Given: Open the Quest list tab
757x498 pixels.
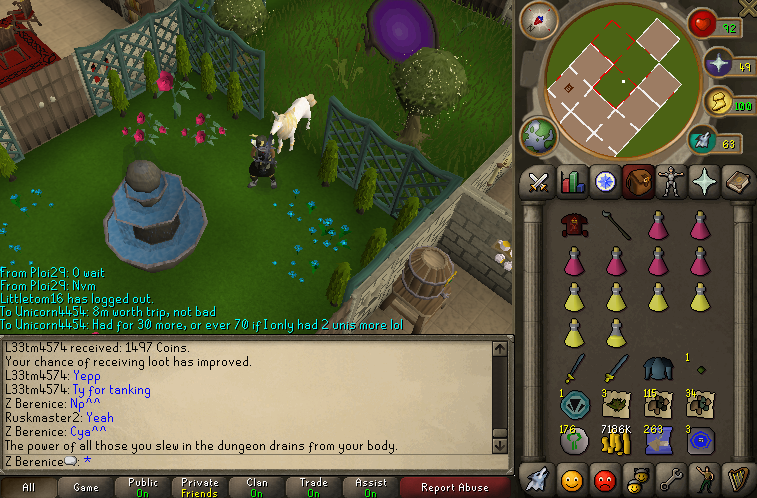Looking at the screenshot, I should coord(605,182).
